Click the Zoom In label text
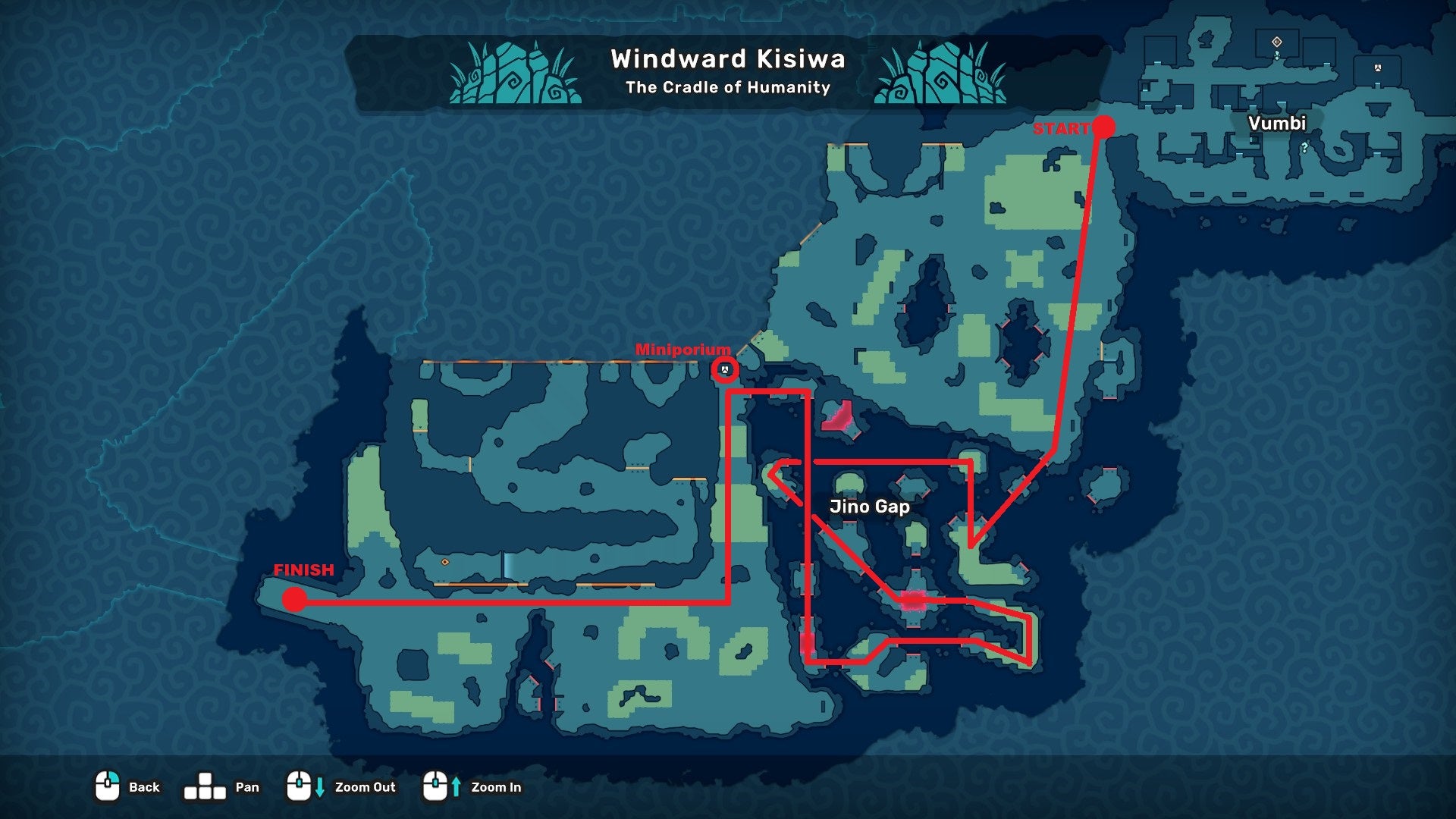Image resolution: width=1456 pixels, height=819 pixels. click(498, 788)
